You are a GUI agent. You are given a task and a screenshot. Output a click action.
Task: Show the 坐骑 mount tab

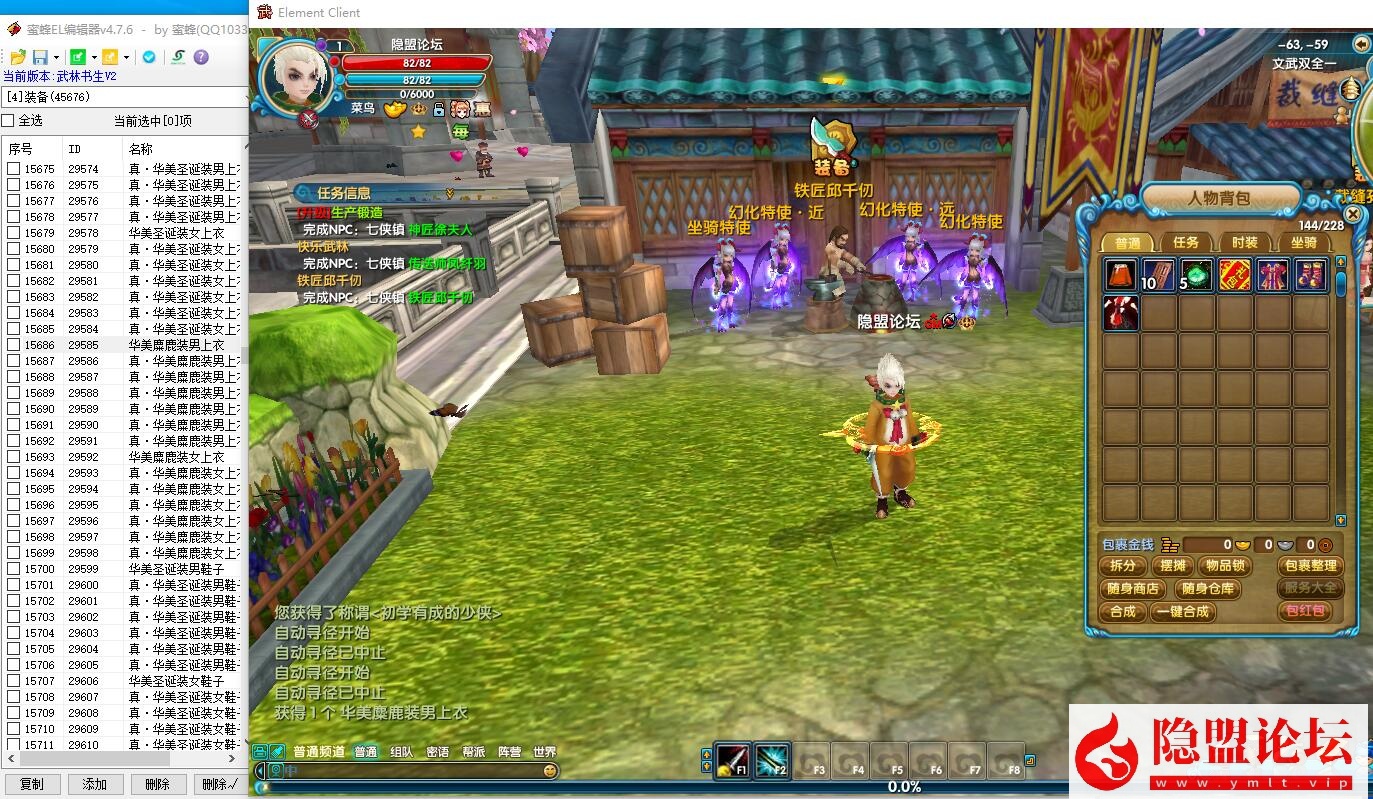click(1303, 242)
